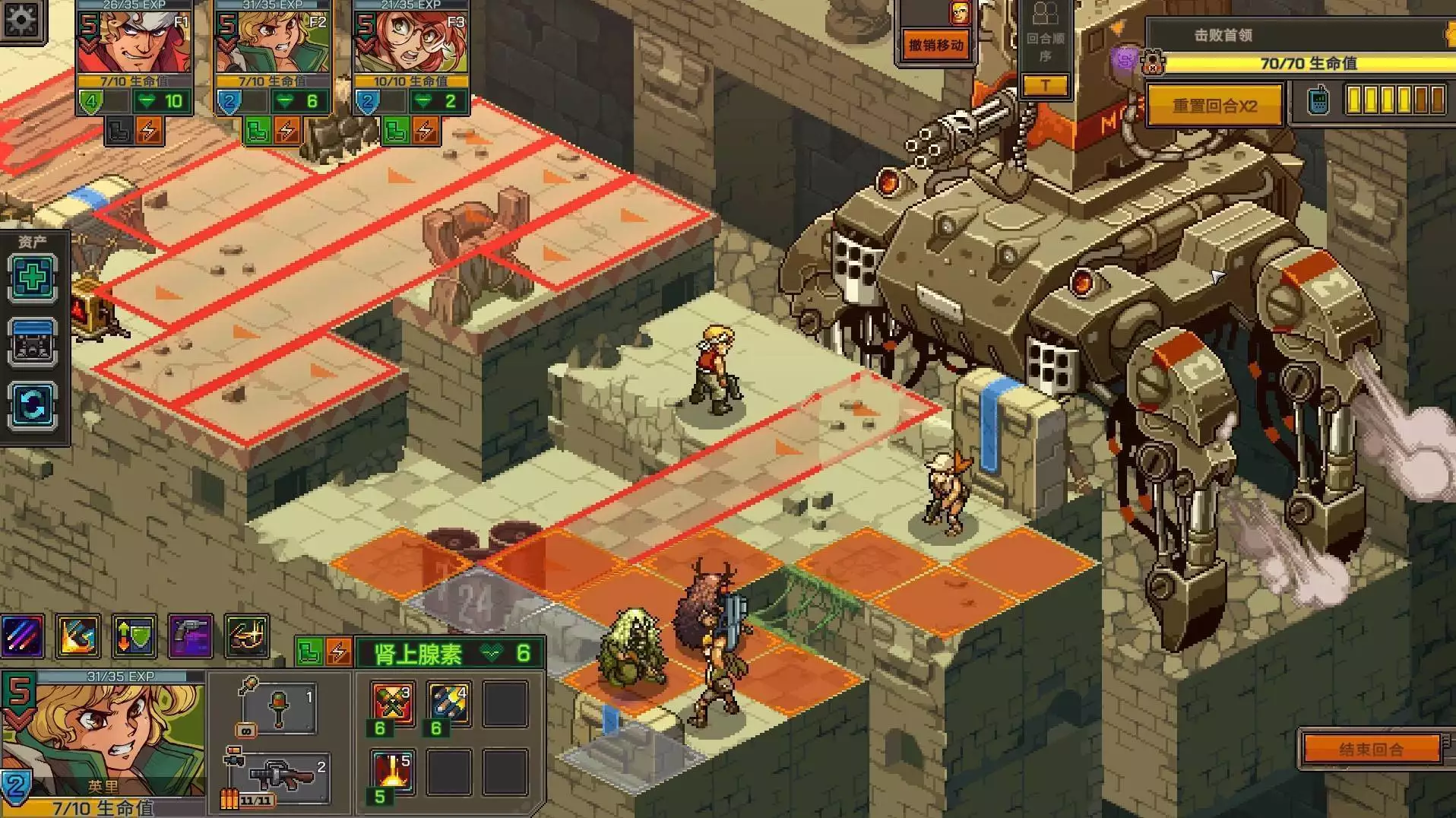Screen dimensions: 1456x818
Task: Inspect the purple revolver passive icon
Action: pos(190,636)
